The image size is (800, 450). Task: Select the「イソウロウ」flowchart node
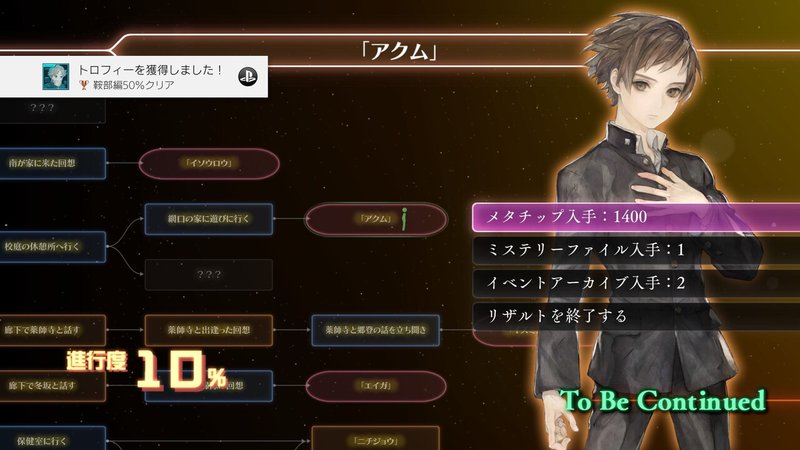point(209,165)
